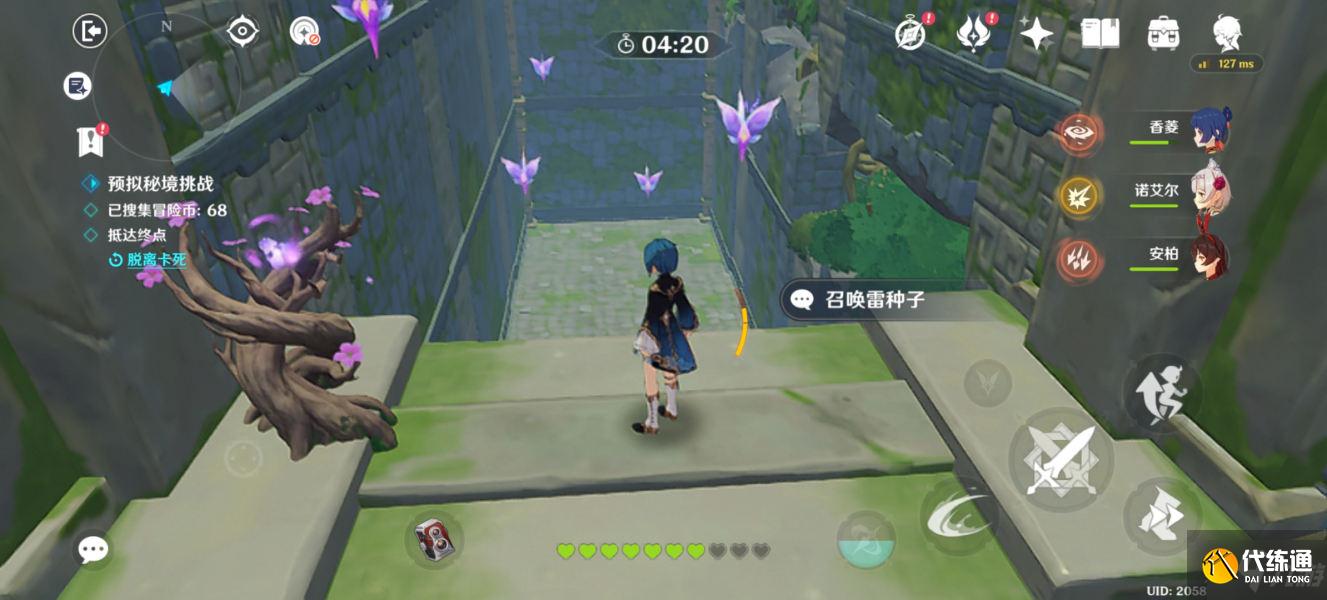Open the bookmark guide with red alert

90,141
